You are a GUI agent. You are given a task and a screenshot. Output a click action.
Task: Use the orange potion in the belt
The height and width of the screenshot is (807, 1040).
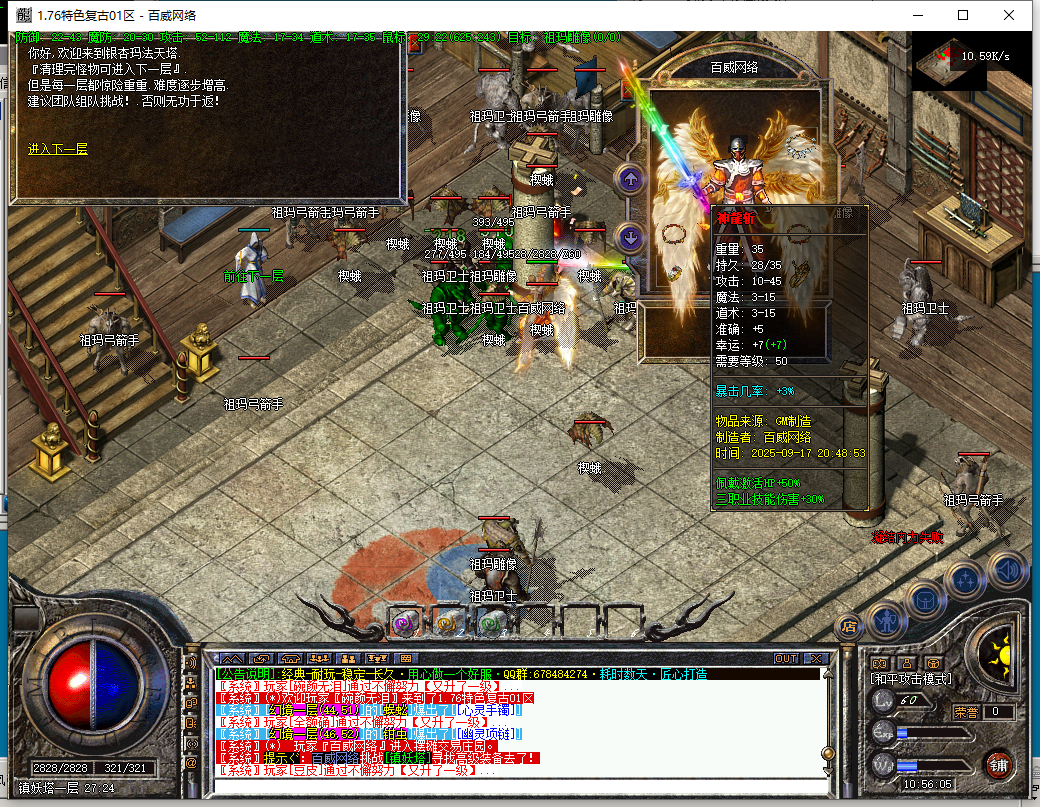tap(447, 623)
